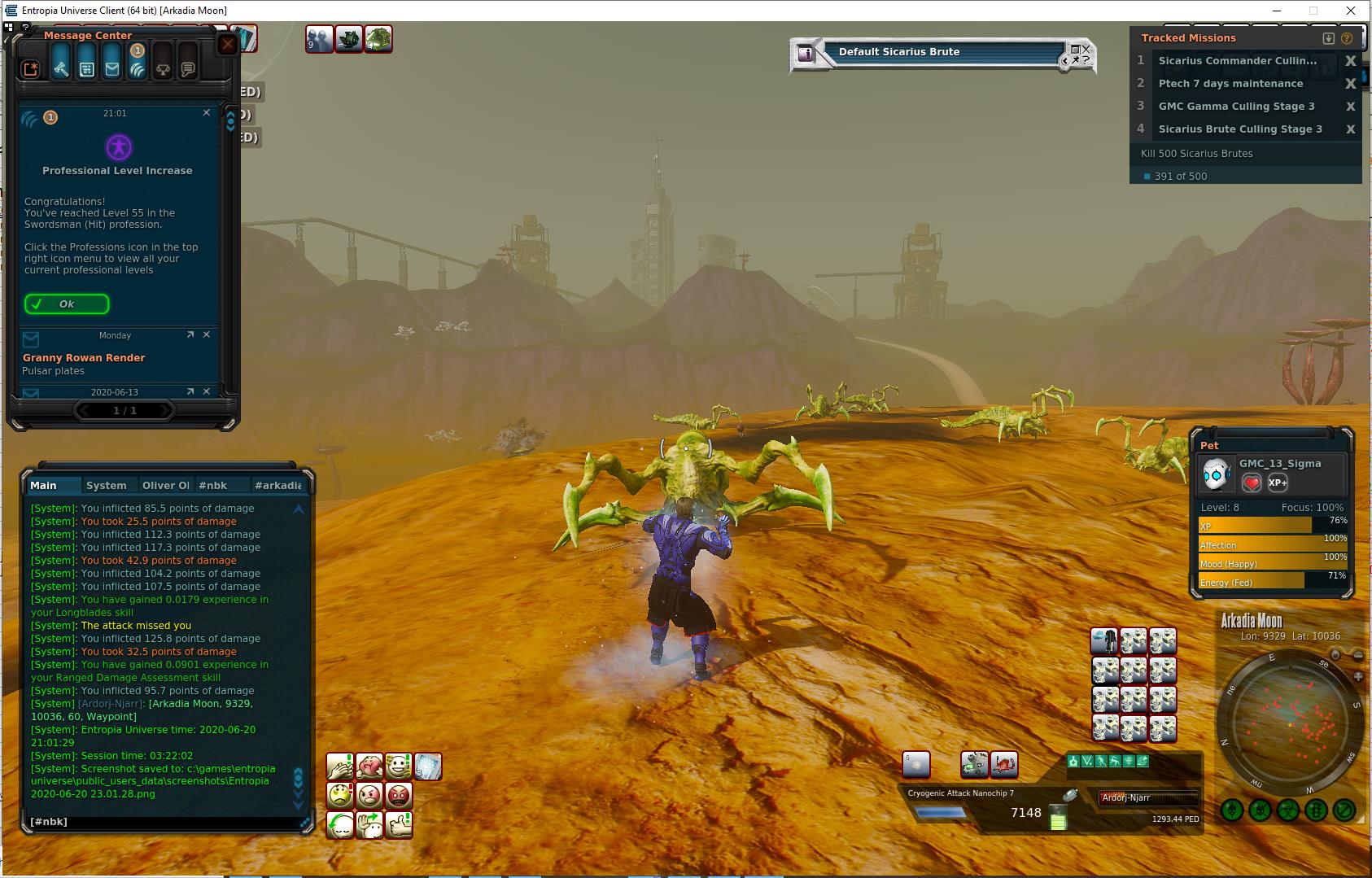Dismiss the 21:01 level increase message
The width and height of the screenshot is (1372, 878).
[x=207, y=113]
